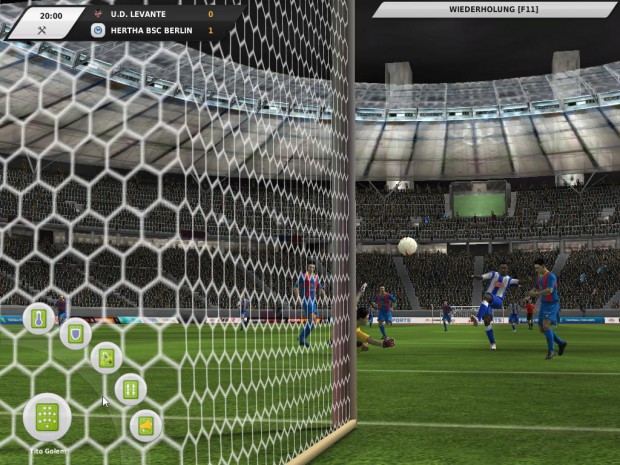Click the shield icon button
This screenshot has width=620, height=465.
click(x=75, y=333)
